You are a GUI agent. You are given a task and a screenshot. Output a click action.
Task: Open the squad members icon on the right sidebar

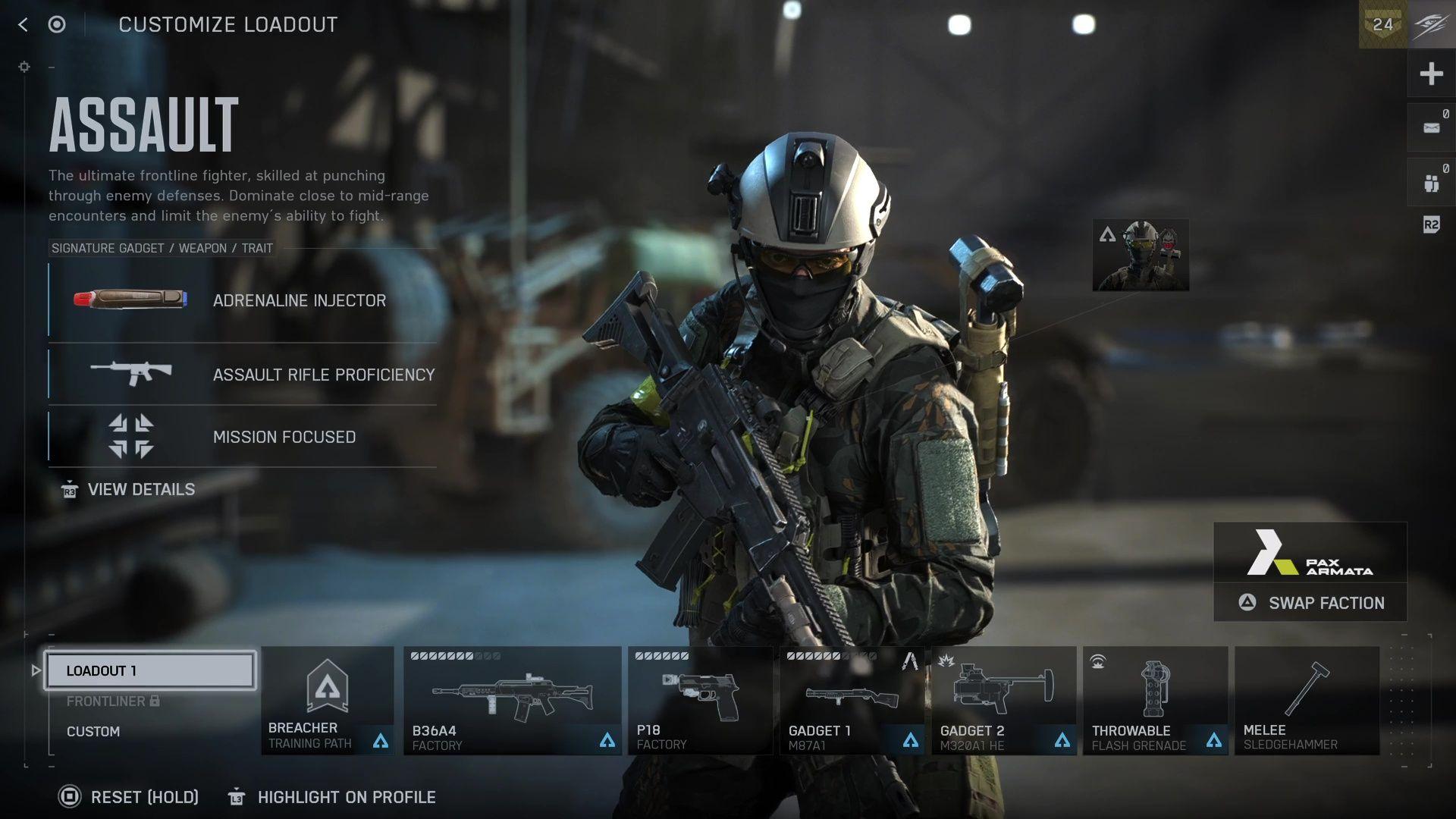1432,180
